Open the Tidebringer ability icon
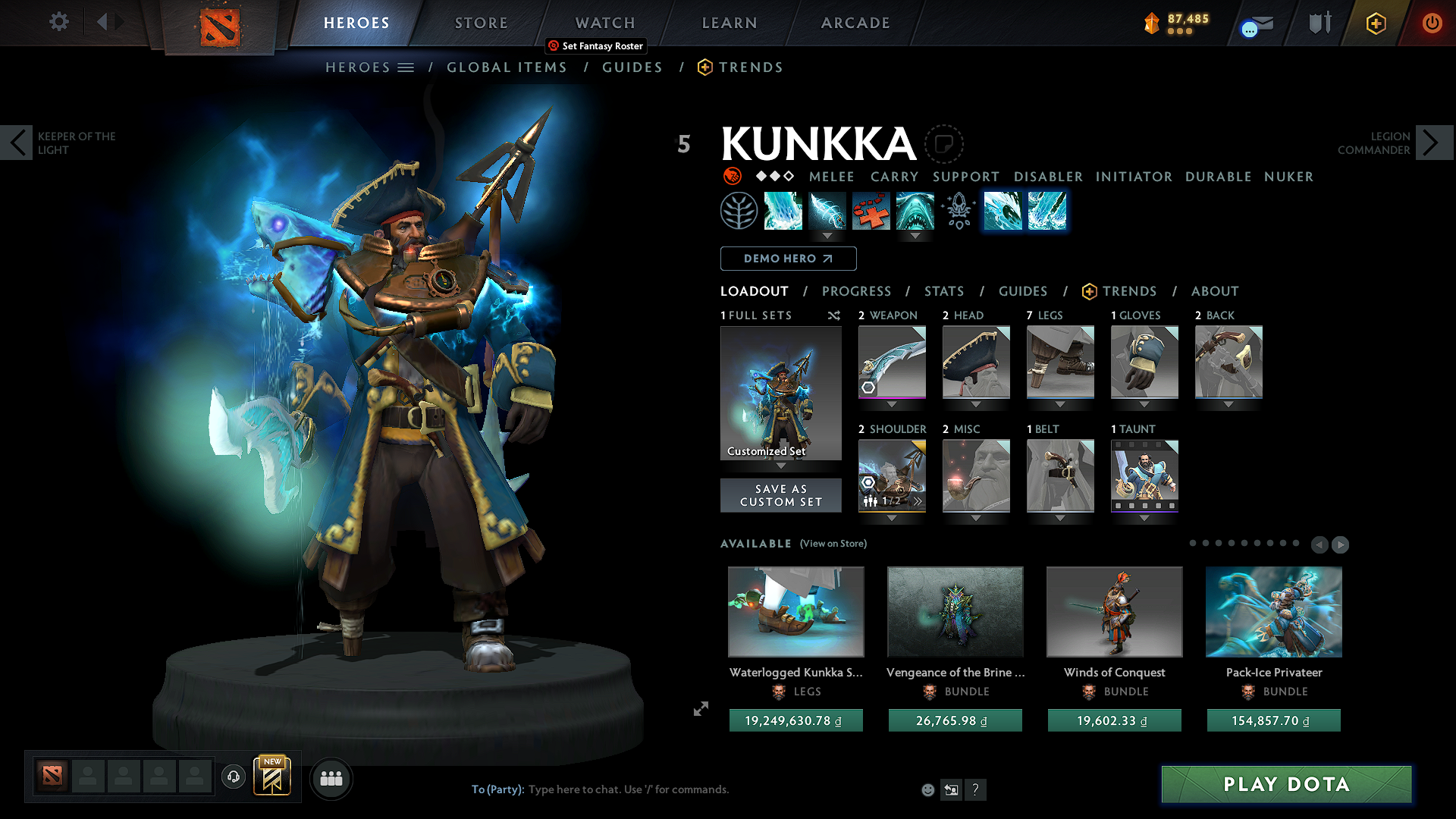Image resolution: width=1456 pixels, height=819 pixels. click(x=827, y=211)
